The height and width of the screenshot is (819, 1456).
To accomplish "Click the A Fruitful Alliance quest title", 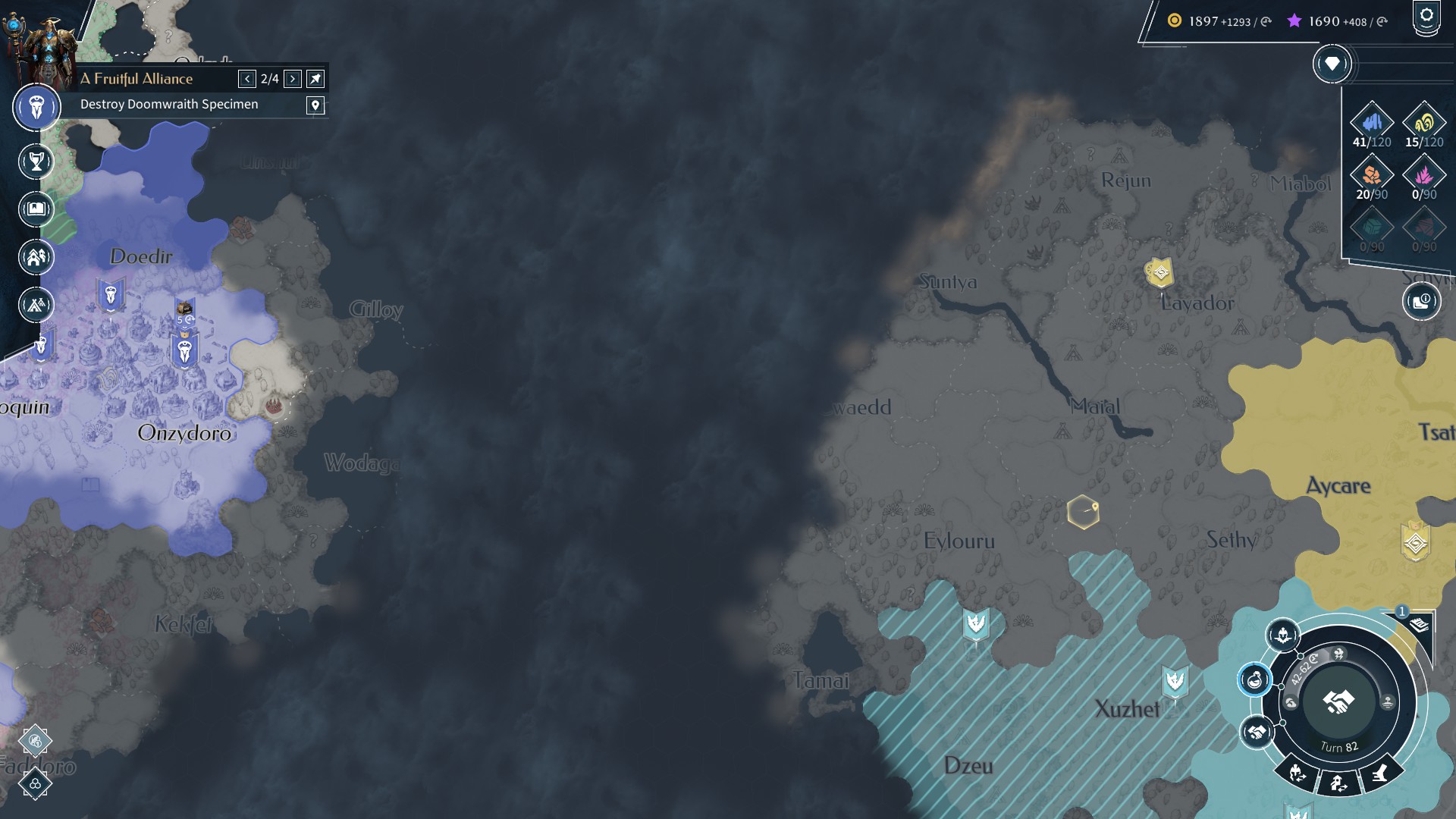I will coord(136,78).
